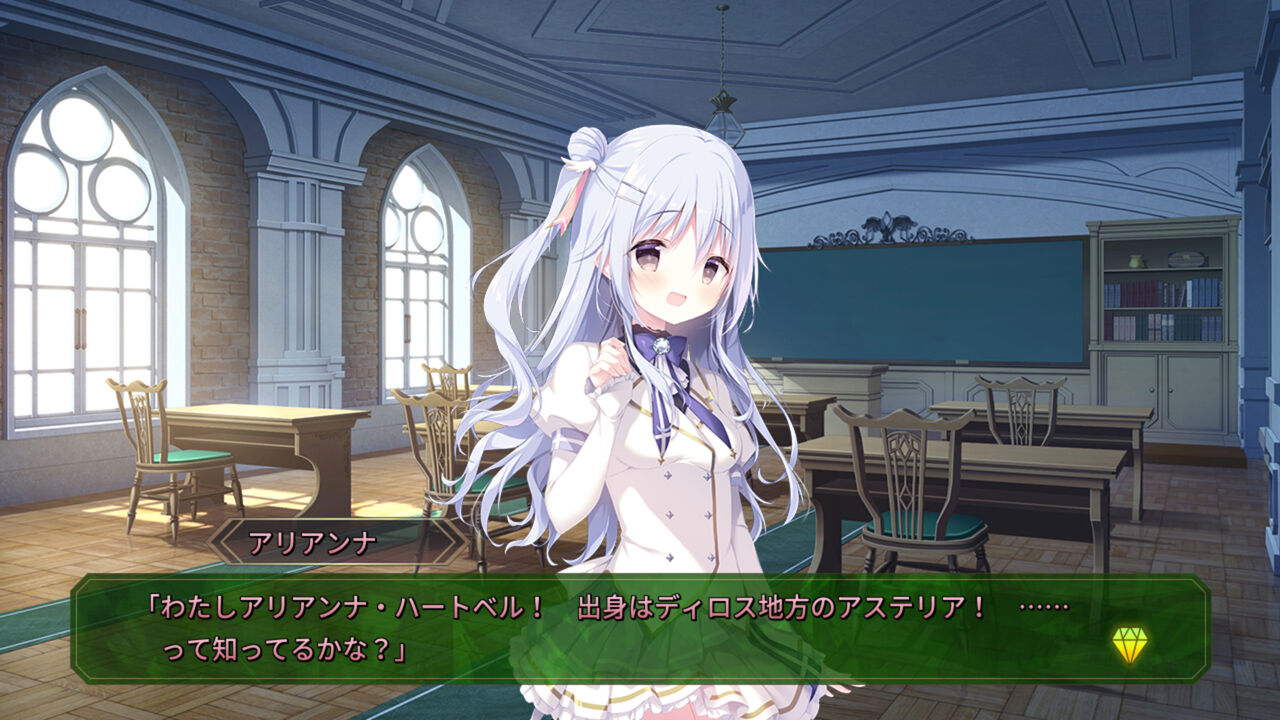Viewport: 1280px width, 720px height.
Task: Click the glowing yellow gem continue indicator
Action: [1130, 642]
